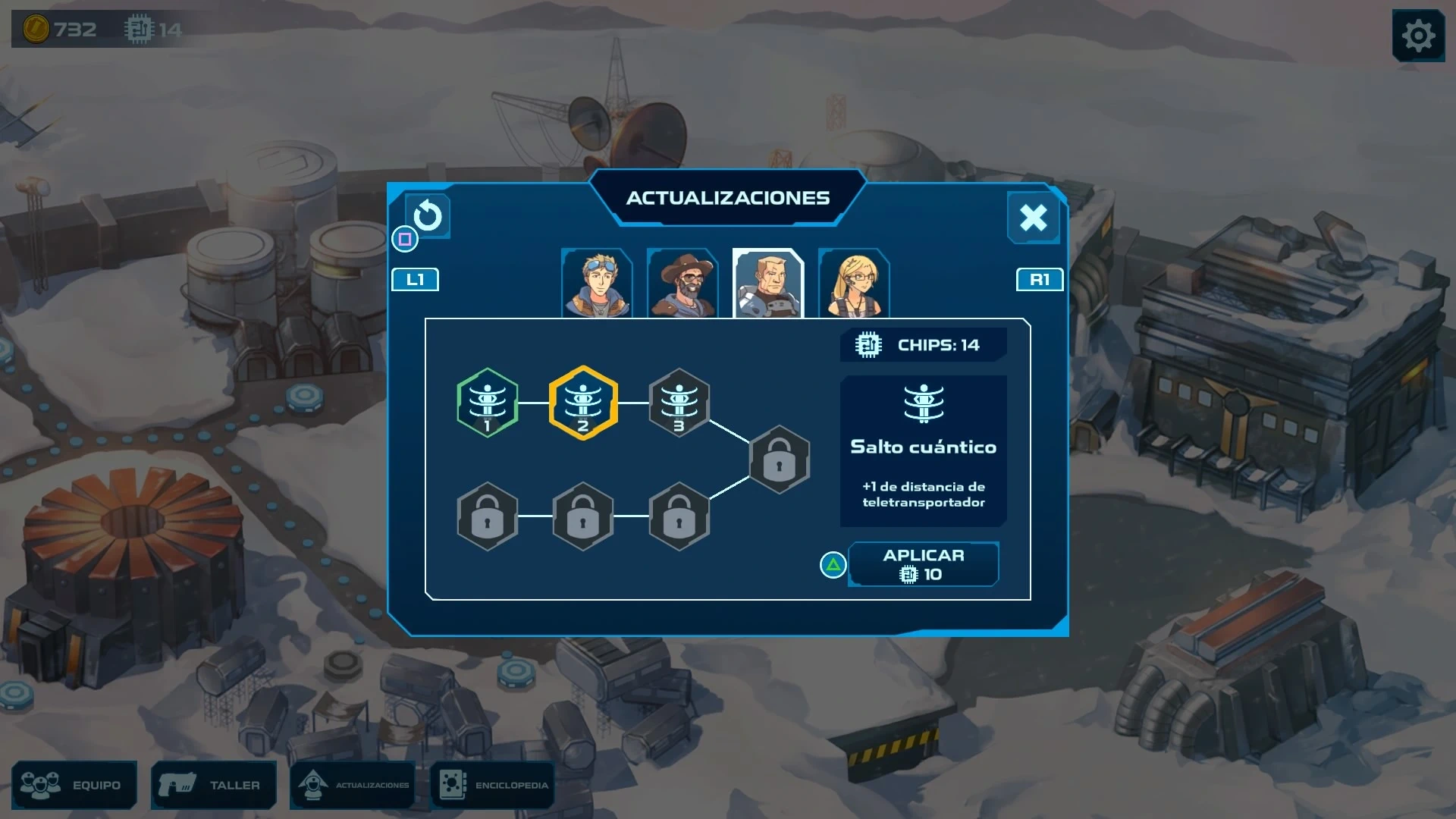1456x819 pixels.
Task: Open the Actualizaciones bottom menu button
Action: (x=353, y=785)
